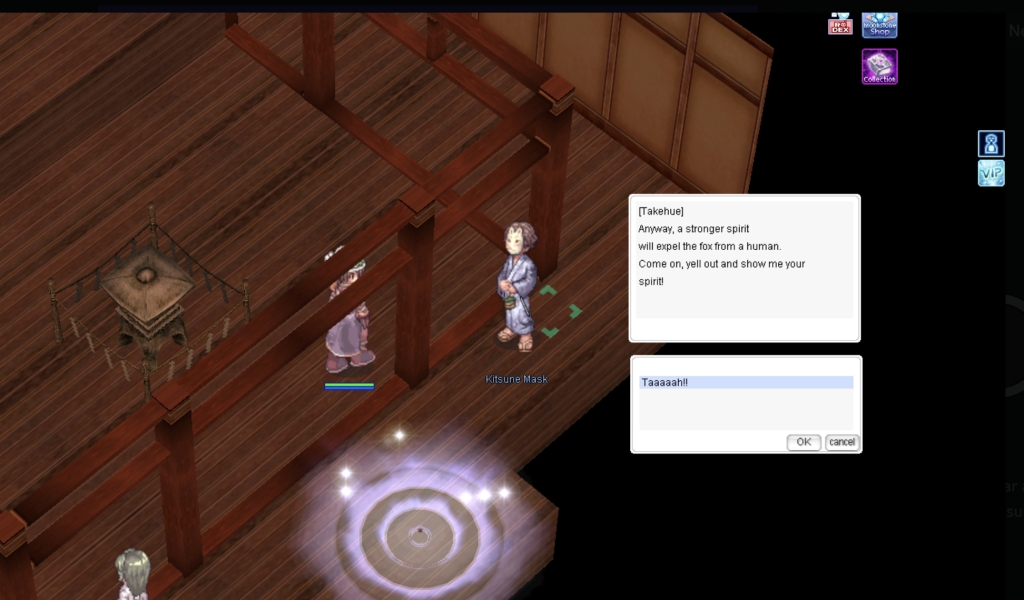Click the blue character silhouette icon
Image resolution: width=1024 pixels, height=600 pixels.
point(990,144)
